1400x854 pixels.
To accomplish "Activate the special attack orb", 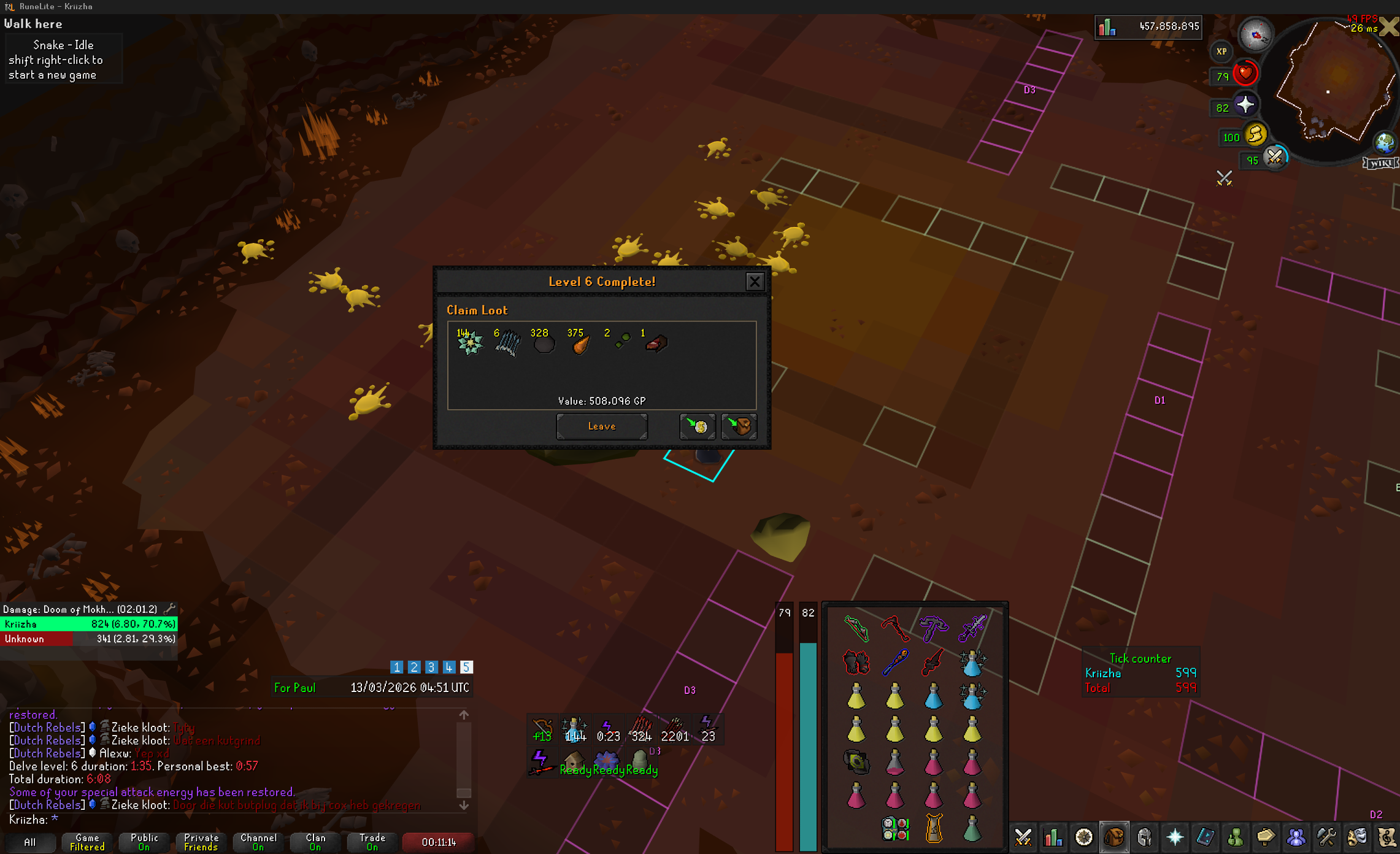I will click(x=1275, y=158).
